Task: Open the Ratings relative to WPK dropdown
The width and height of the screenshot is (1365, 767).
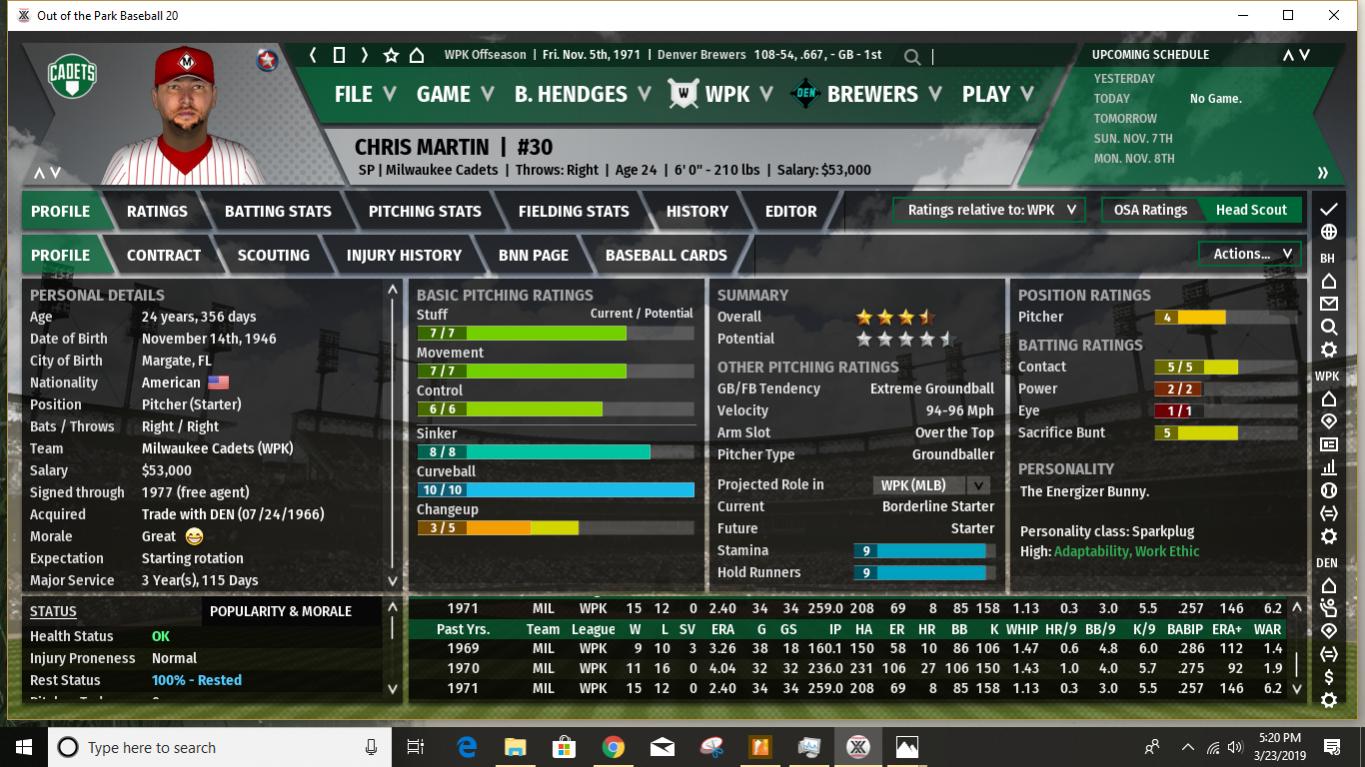Action: (990, 210)
